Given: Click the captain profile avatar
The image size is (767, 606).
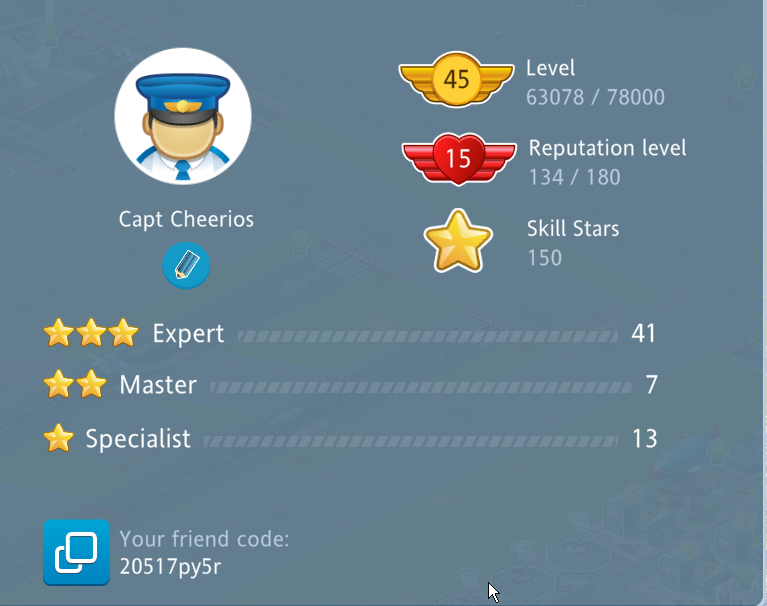Looking at the screenshot, I should [x=183, y=117].
